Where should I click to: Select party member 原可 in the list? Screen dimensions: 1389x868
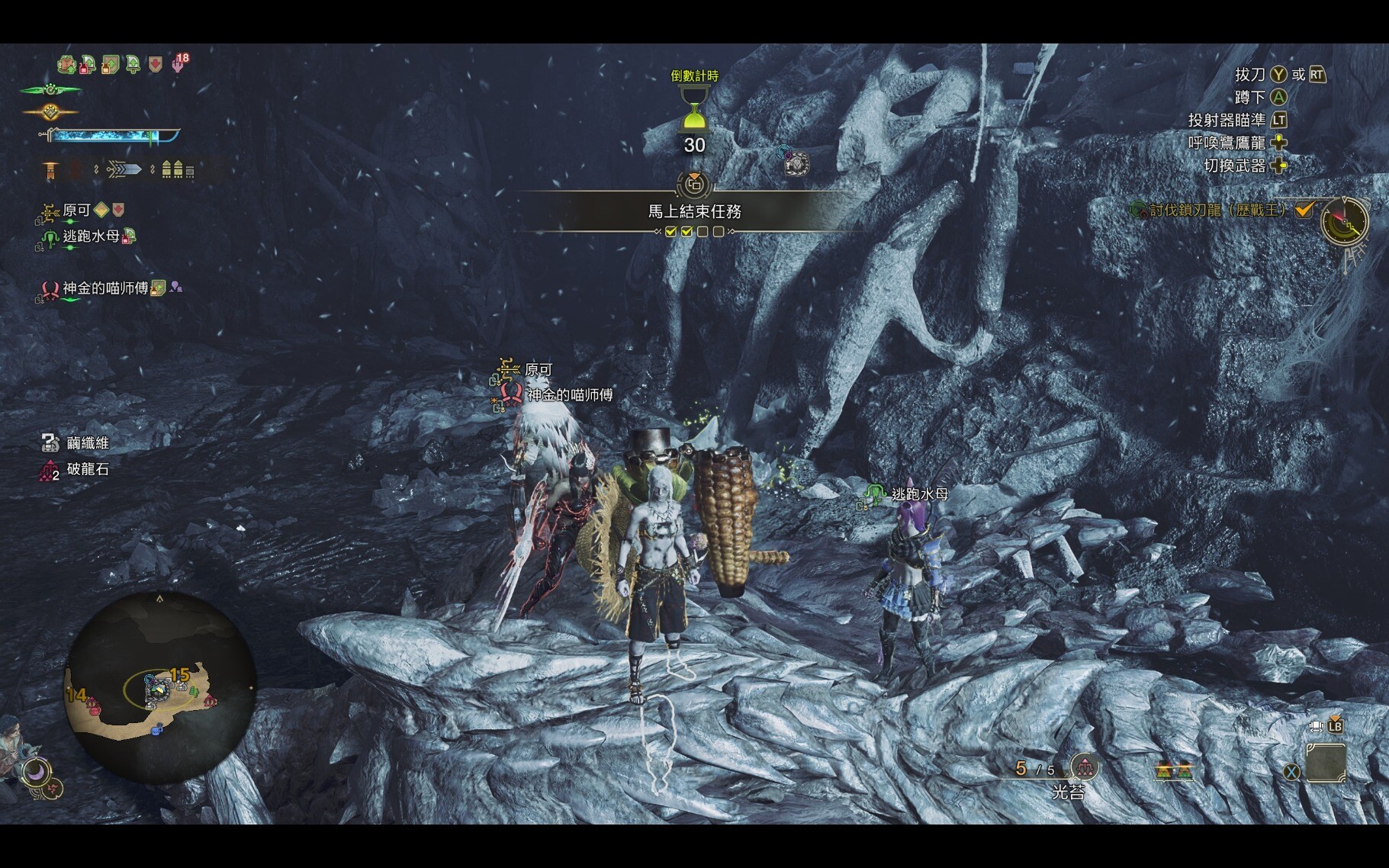click(x=76, y=211)
